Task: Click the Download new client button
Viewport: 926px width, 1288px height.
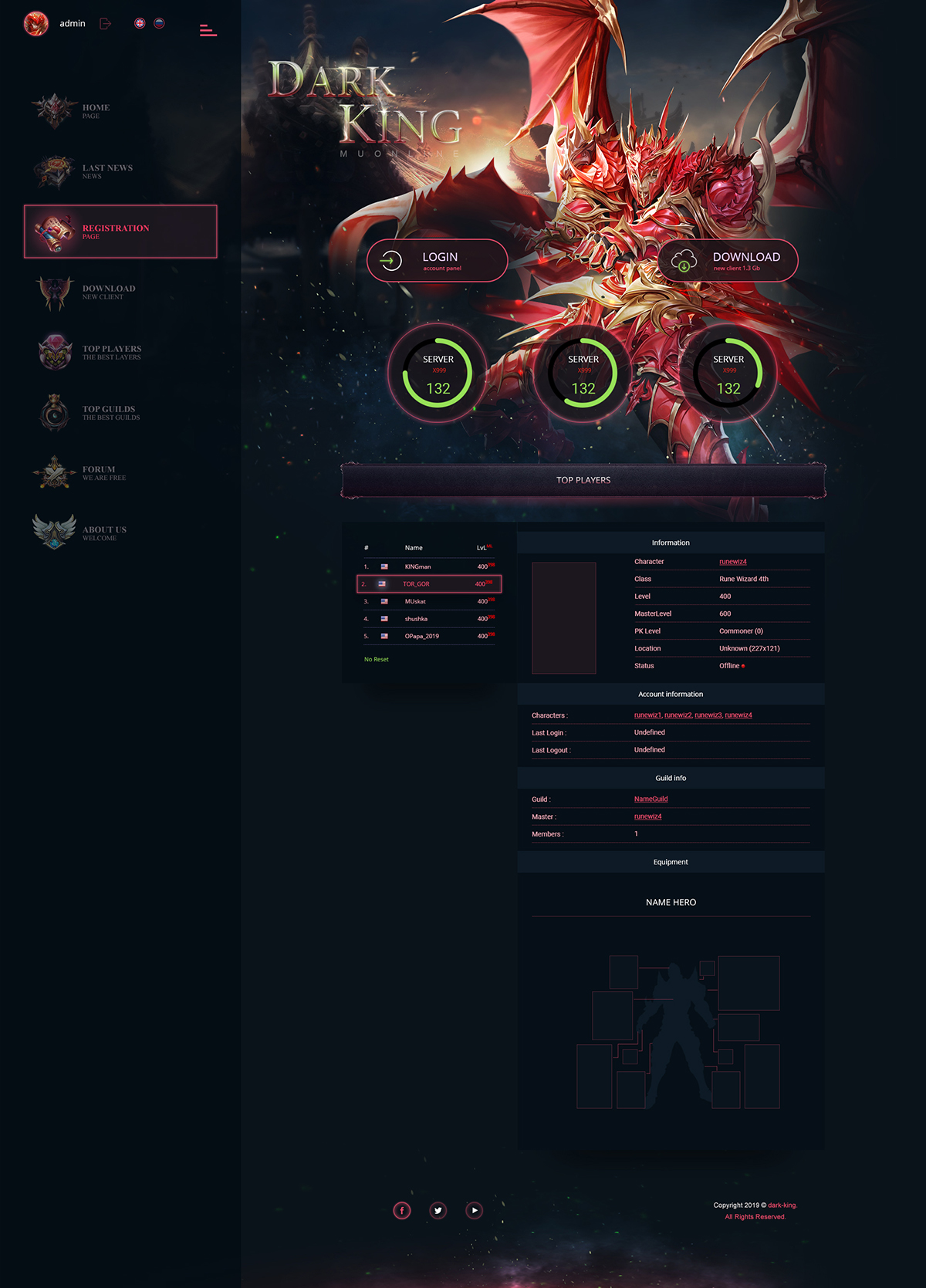Action: coord(727,261)
